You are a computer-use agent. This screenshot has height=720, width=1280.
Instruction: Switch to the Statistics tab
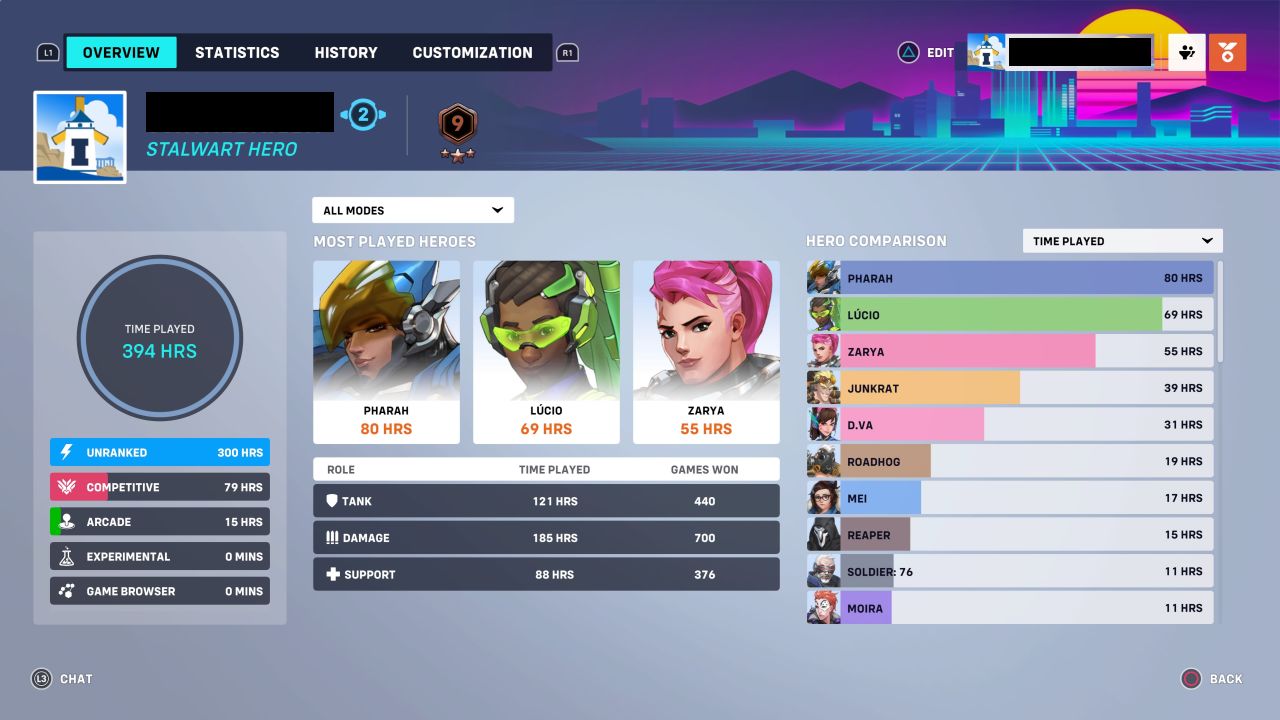[x=237, y=52]
